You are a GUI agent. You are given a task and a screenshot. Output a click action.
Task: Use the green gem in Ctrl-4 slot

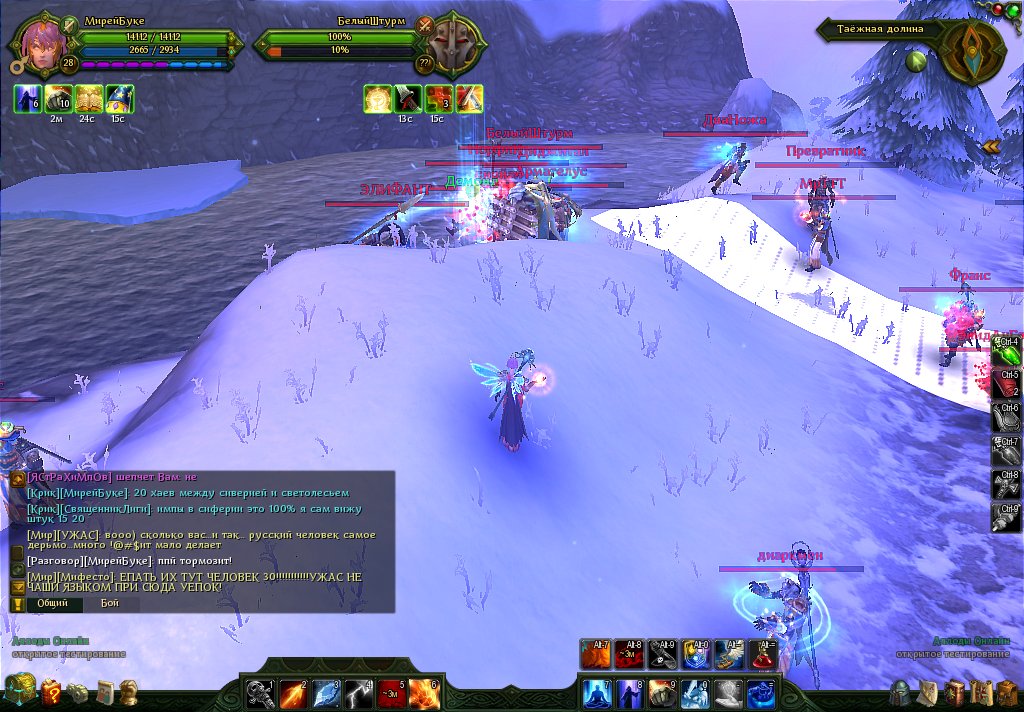[1007, 352]
